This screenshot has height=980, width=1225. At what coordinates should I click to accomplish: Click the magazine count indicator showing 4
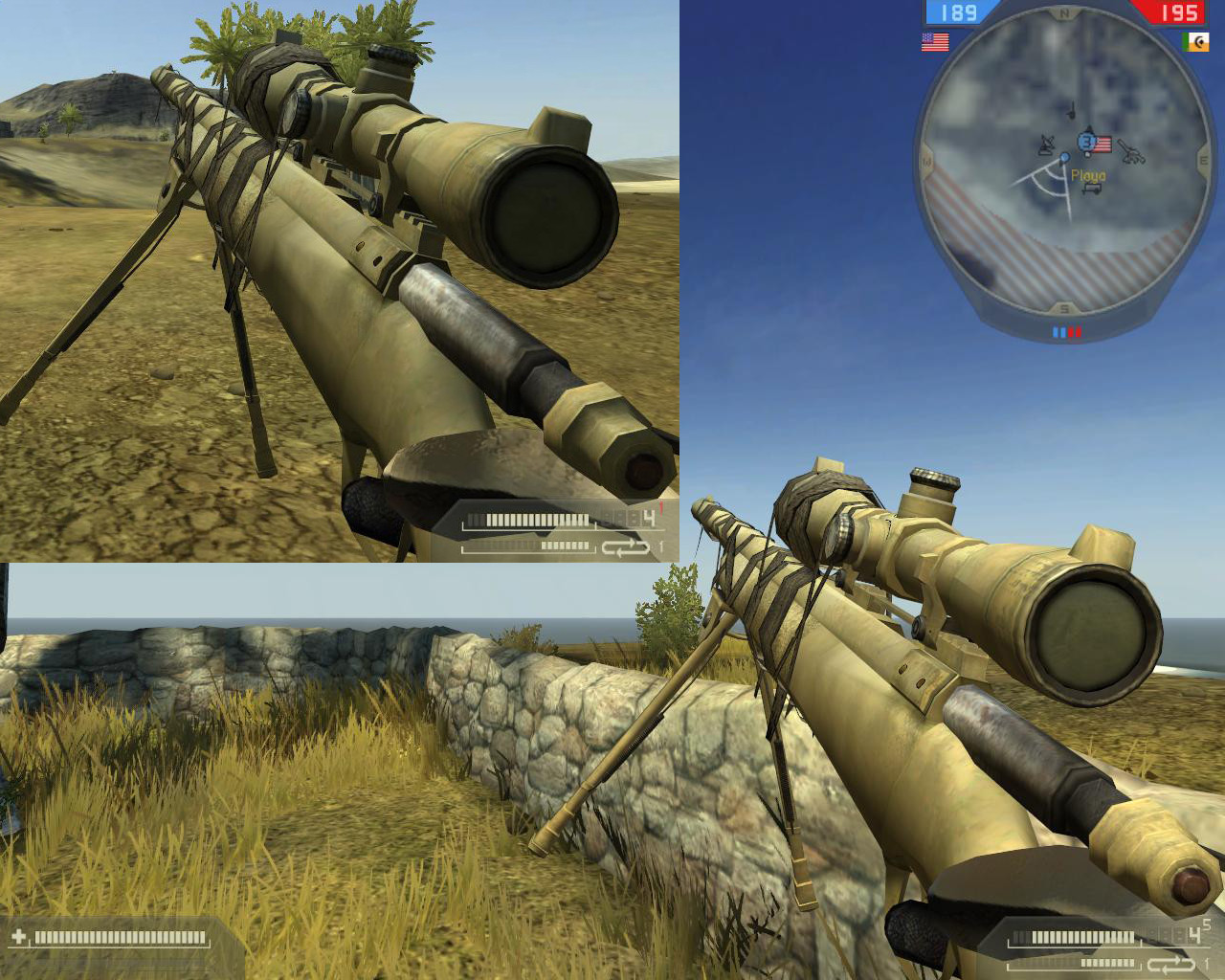click(1194, 933)
